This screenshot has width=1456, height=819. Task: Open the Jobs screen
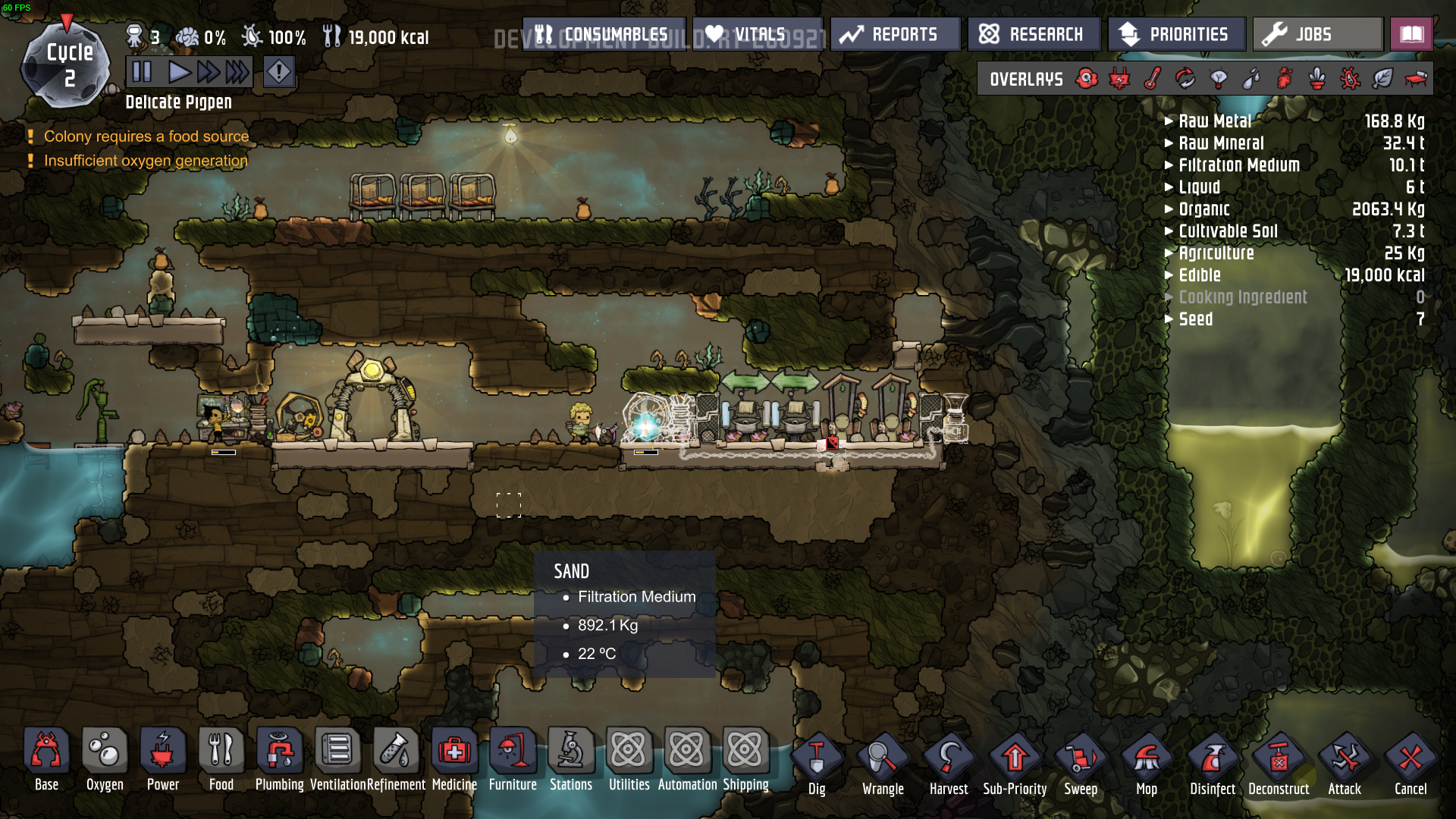[x=1317, y=34]
